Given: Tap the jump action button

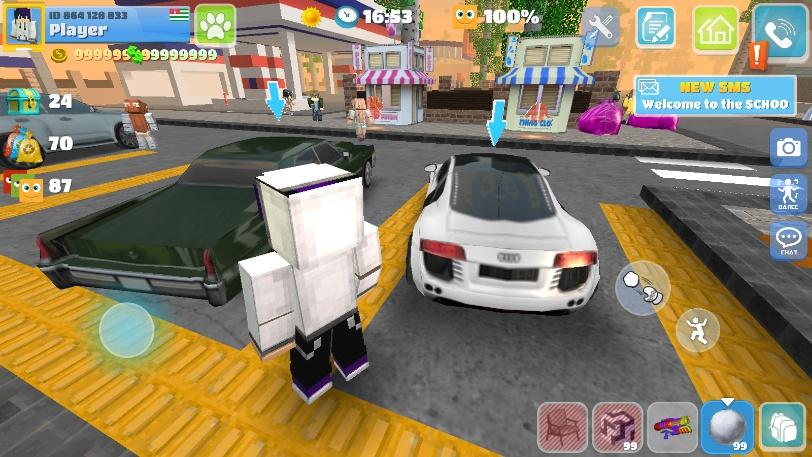Looking at the screenshot, I should pyautogui.click(x=696, y=329).
